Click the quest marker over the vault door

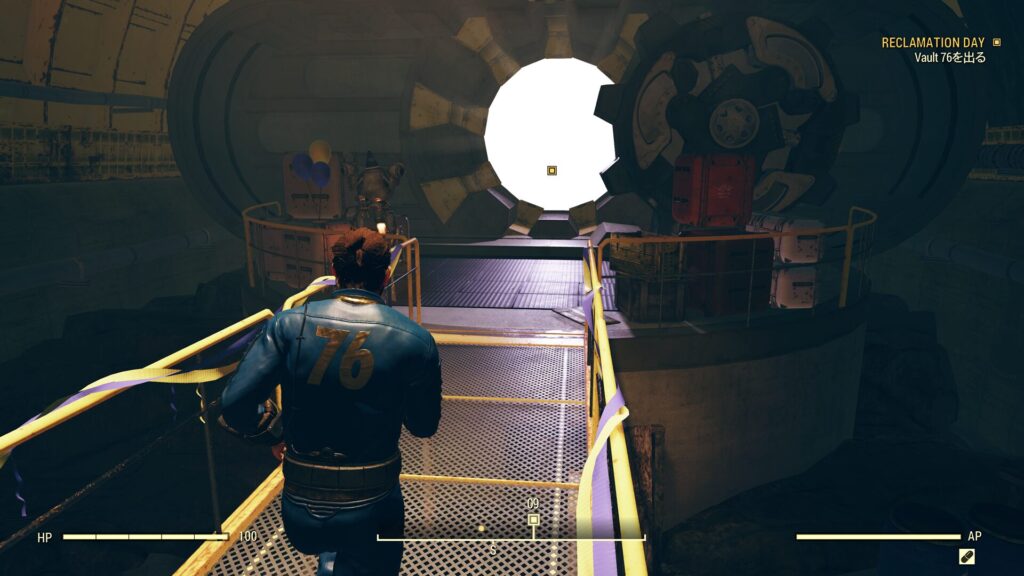(552, 171)
